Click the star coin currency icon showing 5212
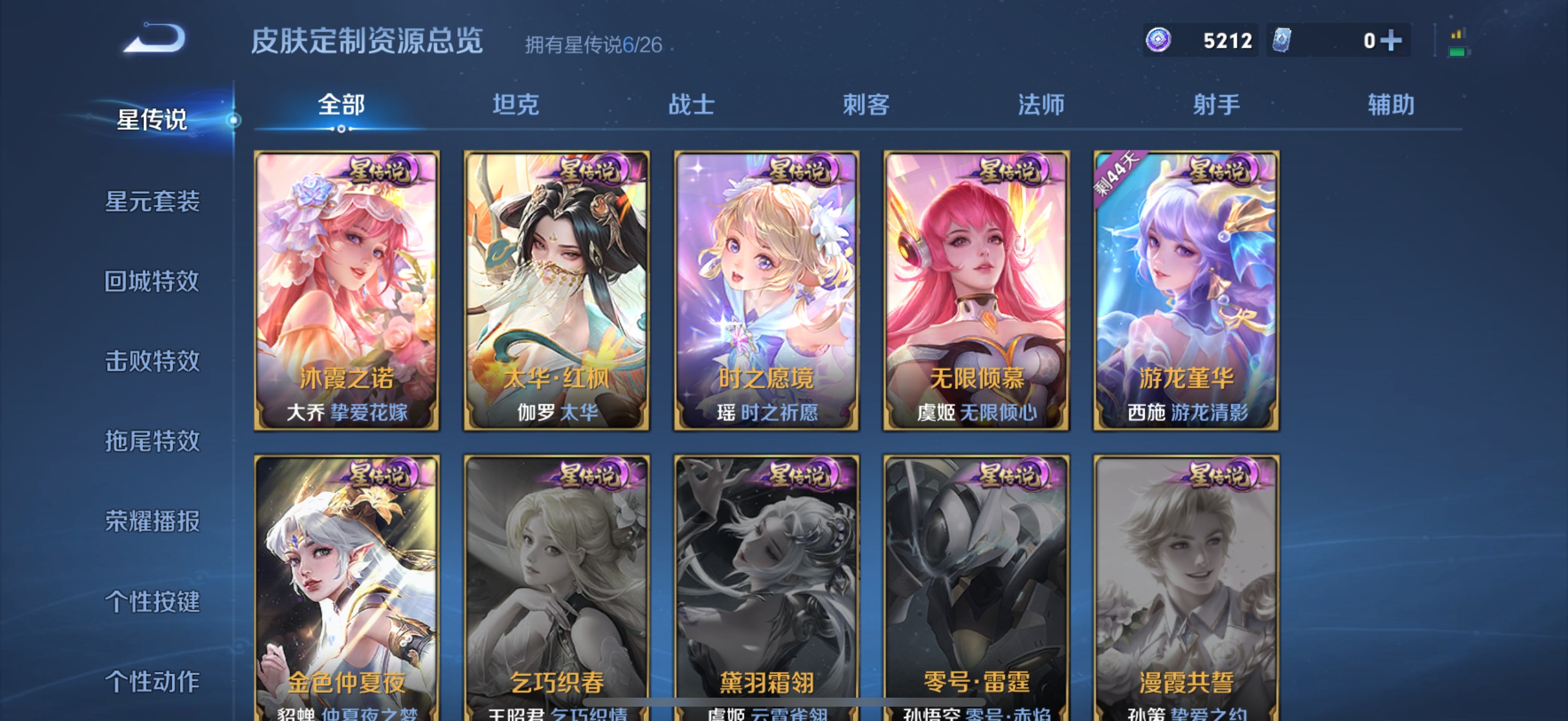The height and width of the screenshot is (721, 1568). click(x=1160, y=39)
